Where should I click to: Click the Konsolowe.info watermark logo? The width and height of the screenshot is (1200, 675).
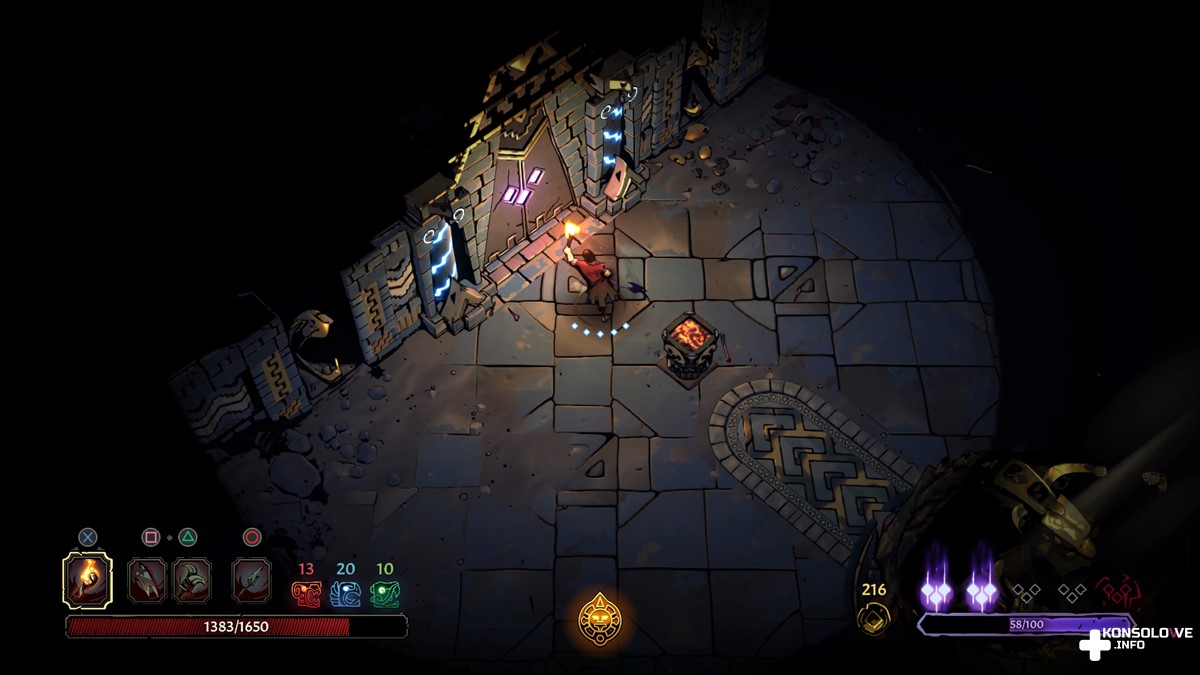(x=1134, y=642)
